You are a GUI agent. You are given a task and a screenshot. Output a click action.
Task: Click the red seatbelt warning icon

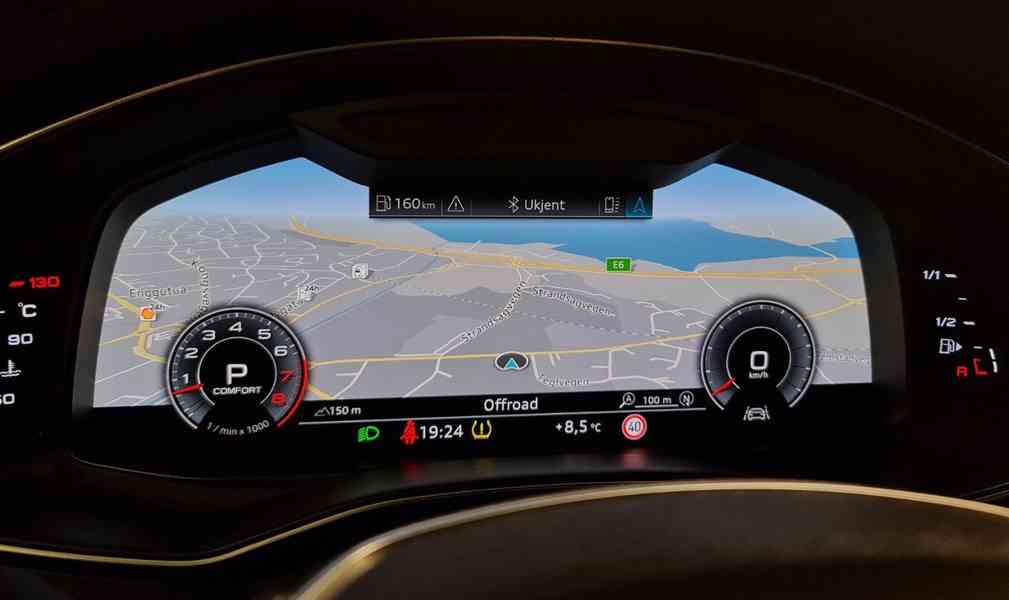point(408,432)
